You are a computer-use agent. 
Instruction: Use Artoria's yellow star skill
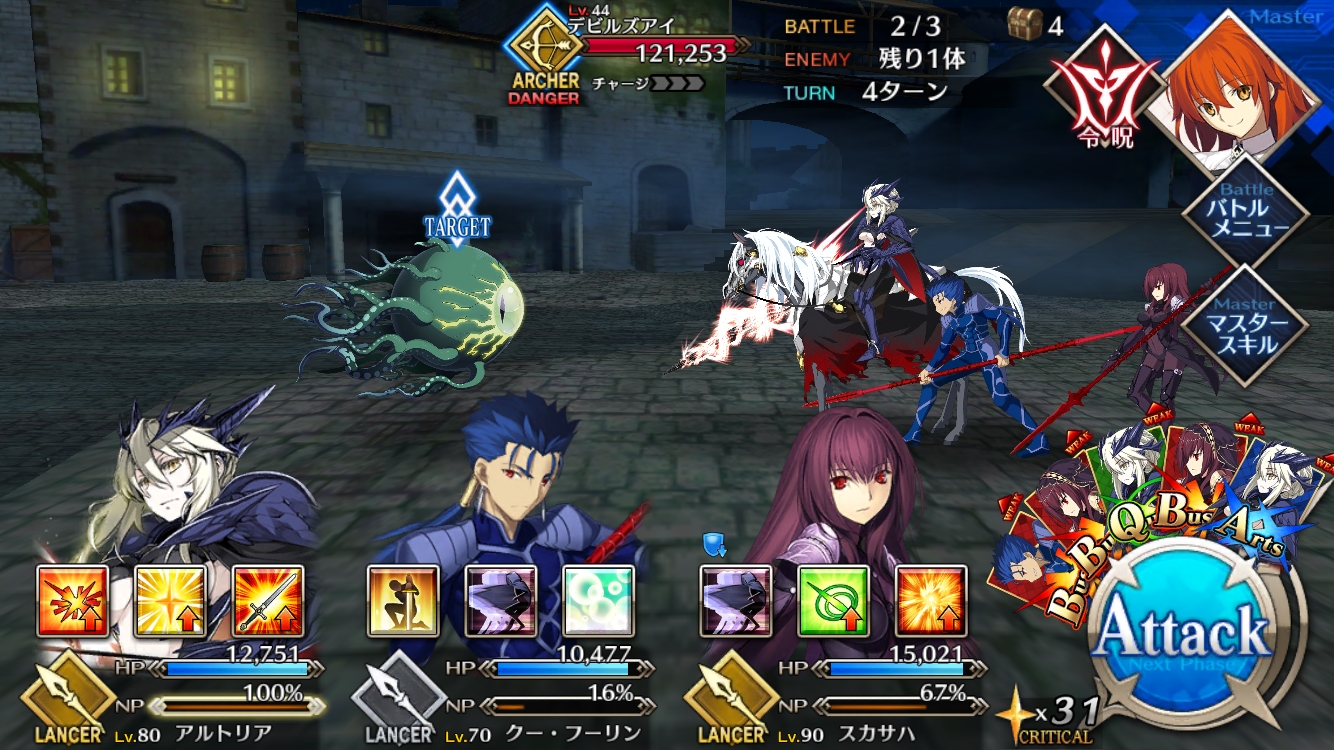[x=171, y=602]
